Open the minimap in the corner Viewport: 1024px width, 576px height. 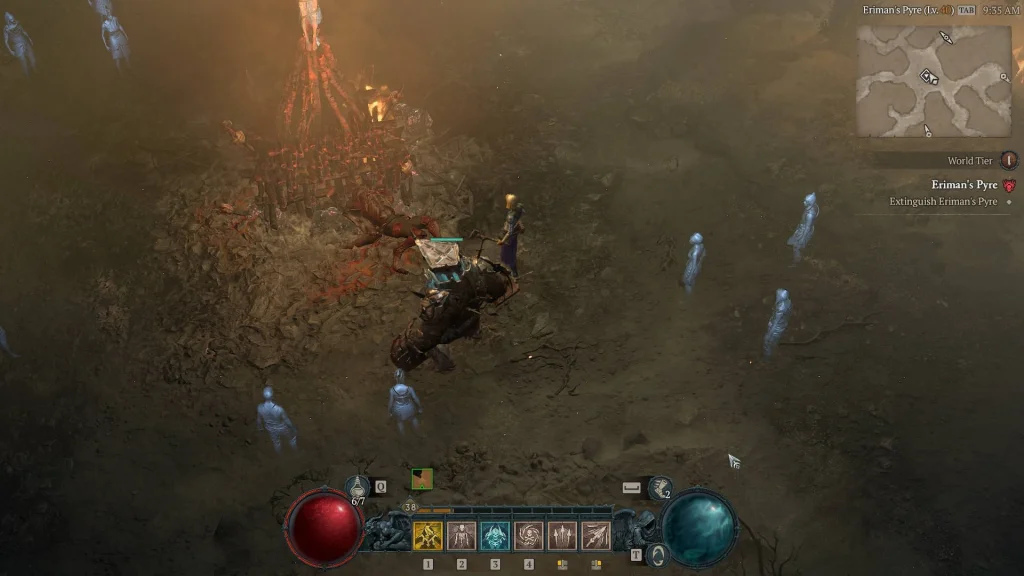pyautogui.click(x=933, y=80)
